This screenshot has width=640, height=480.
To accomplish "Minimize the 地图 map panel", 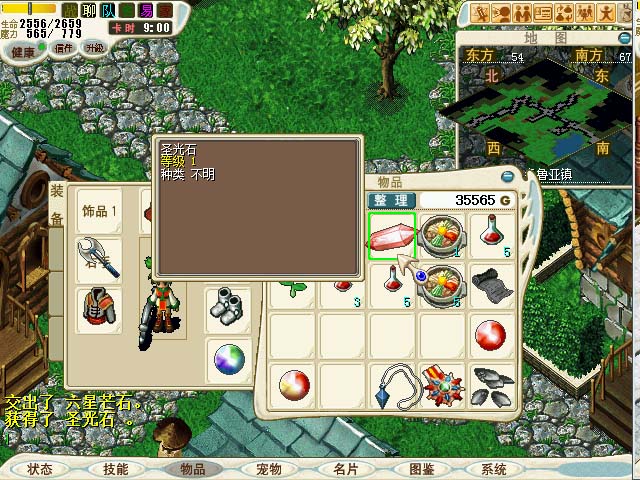I will 626,37.
